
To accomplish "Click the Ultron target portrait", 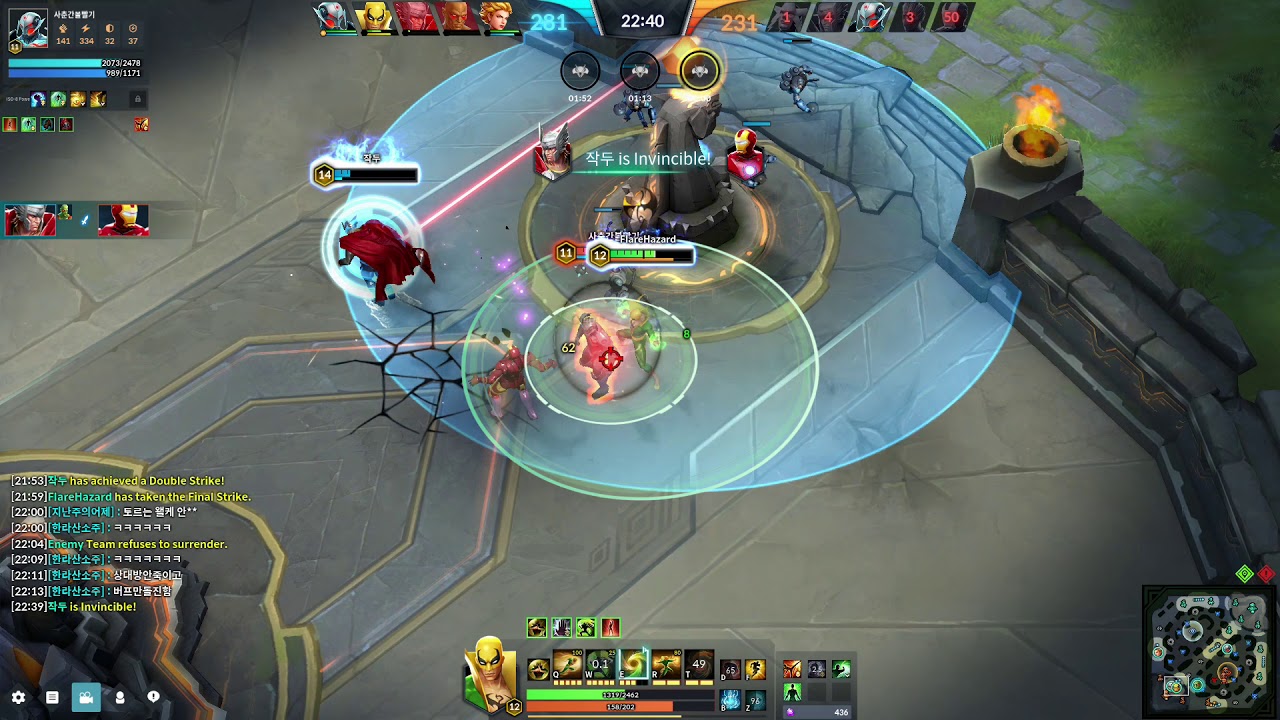I will pos(28,28).
